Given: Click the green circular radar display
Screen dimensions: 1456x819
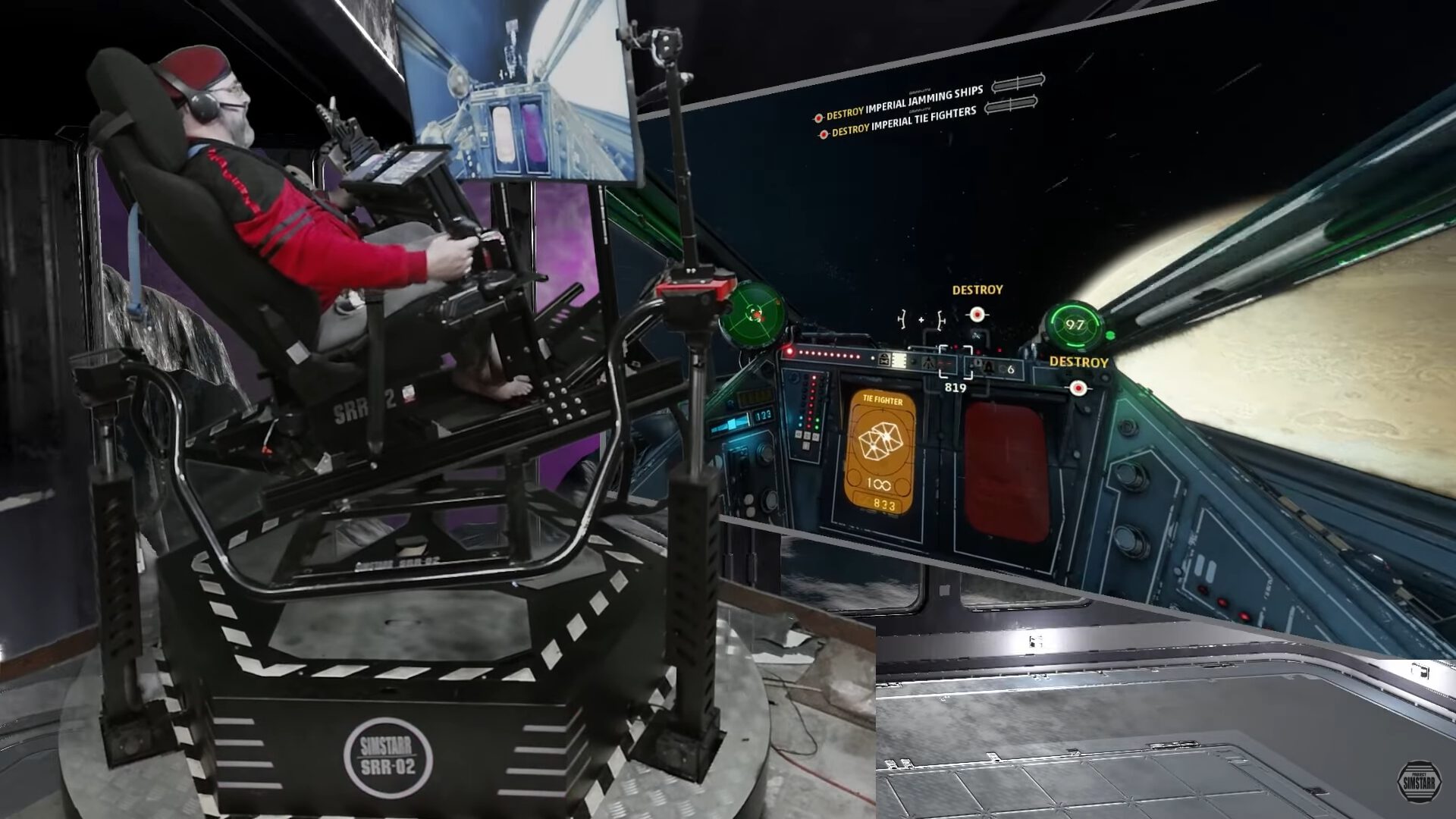Looking at the screenshot, I should [752, 312].
